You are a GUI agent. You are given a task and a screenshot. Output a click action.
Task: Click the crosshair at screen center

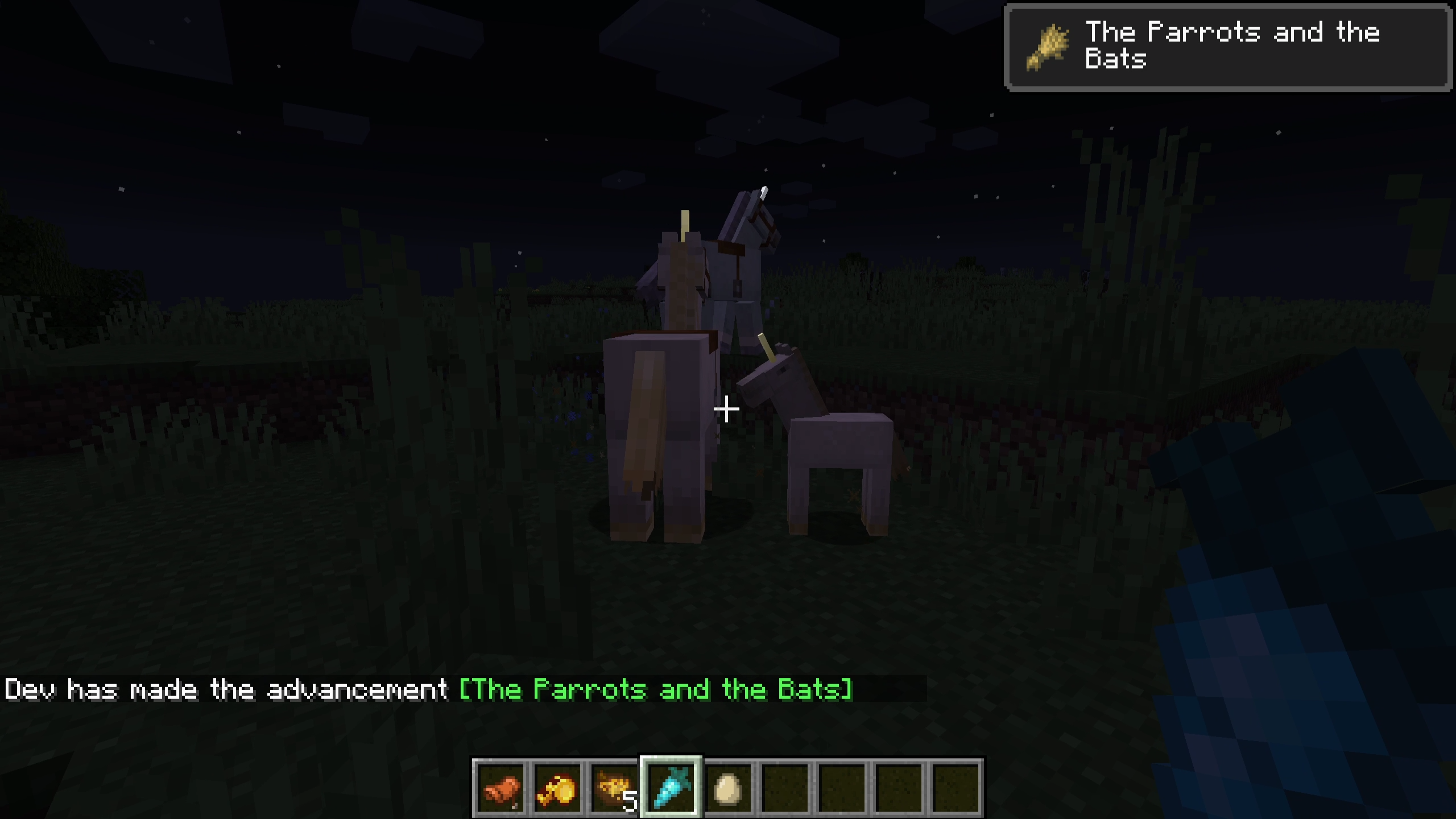(x=727, y=408)
